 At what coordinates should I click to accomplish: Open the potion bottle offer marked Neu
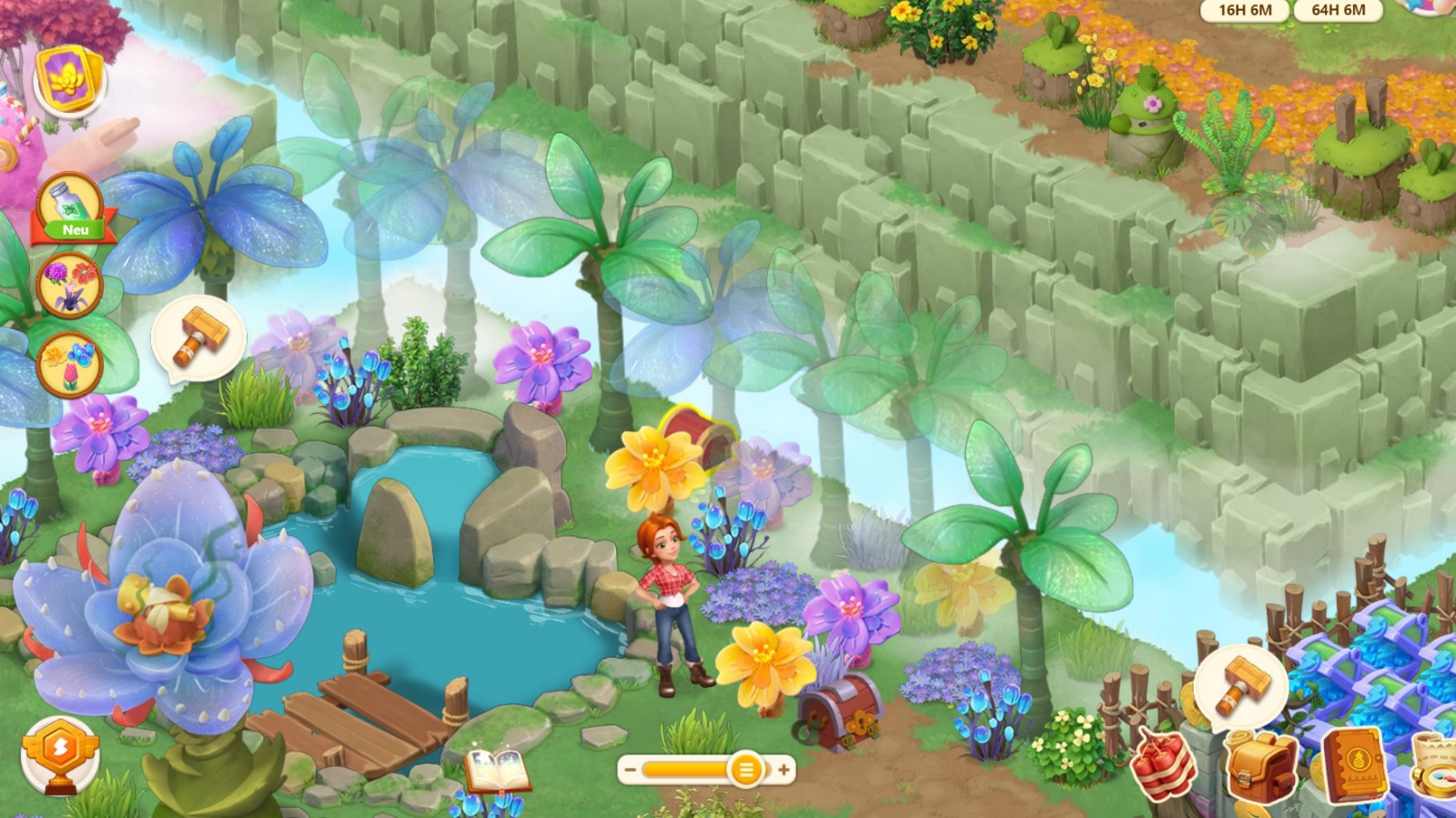tap(70, 208)
